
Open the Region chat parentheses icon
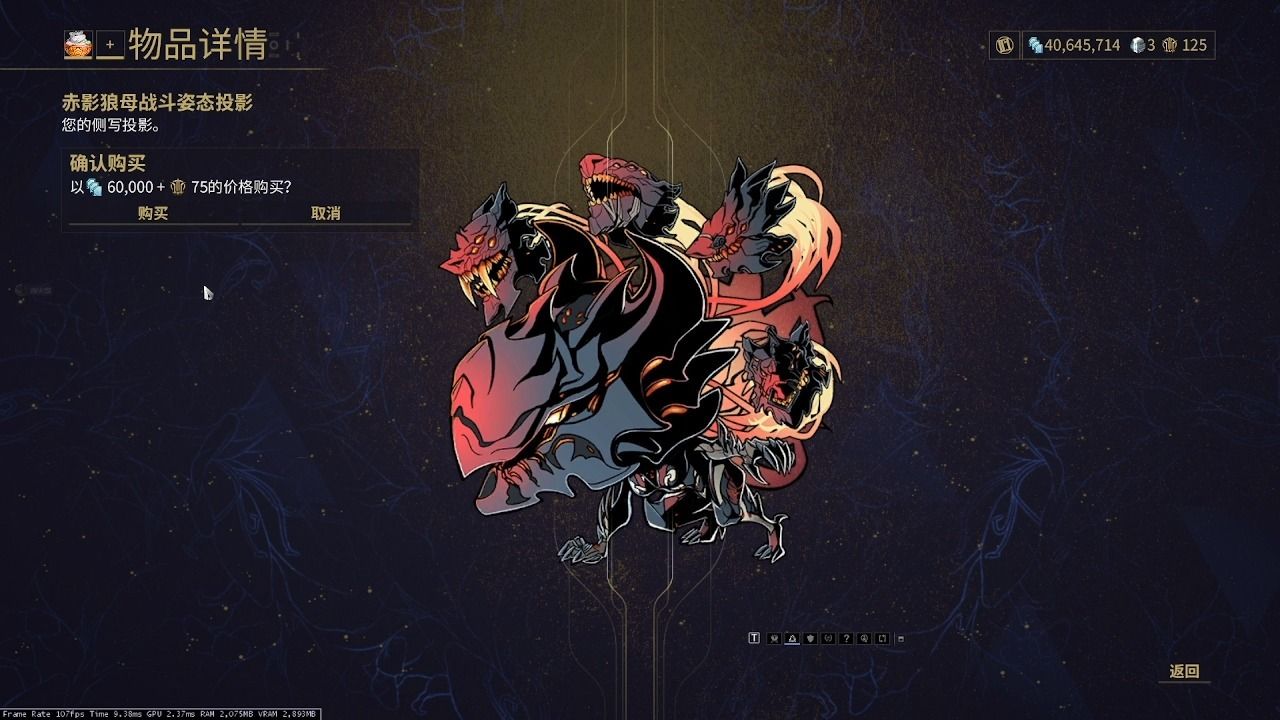click(829, 640)
